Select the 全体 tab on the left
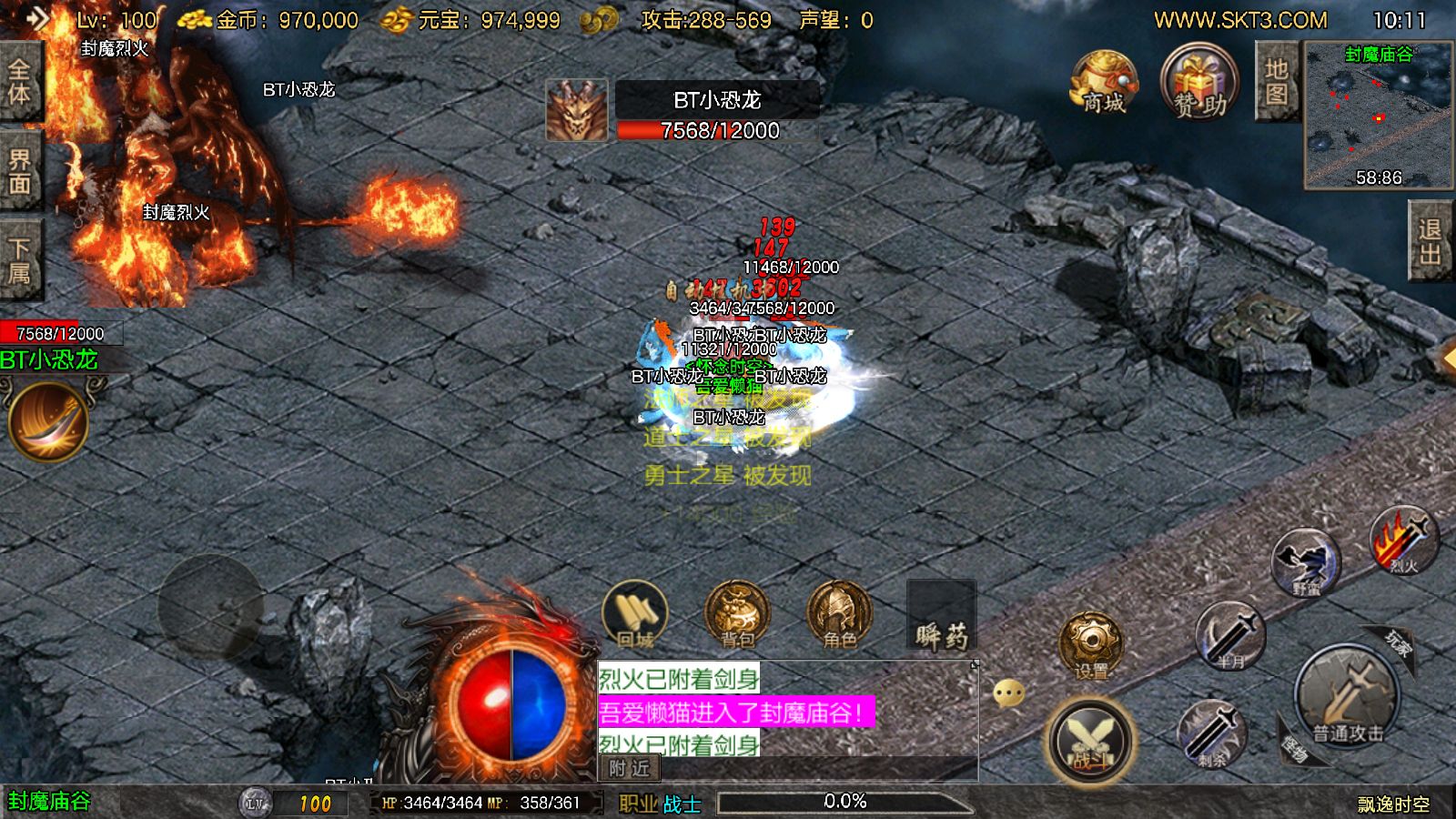 pos(19,82)
